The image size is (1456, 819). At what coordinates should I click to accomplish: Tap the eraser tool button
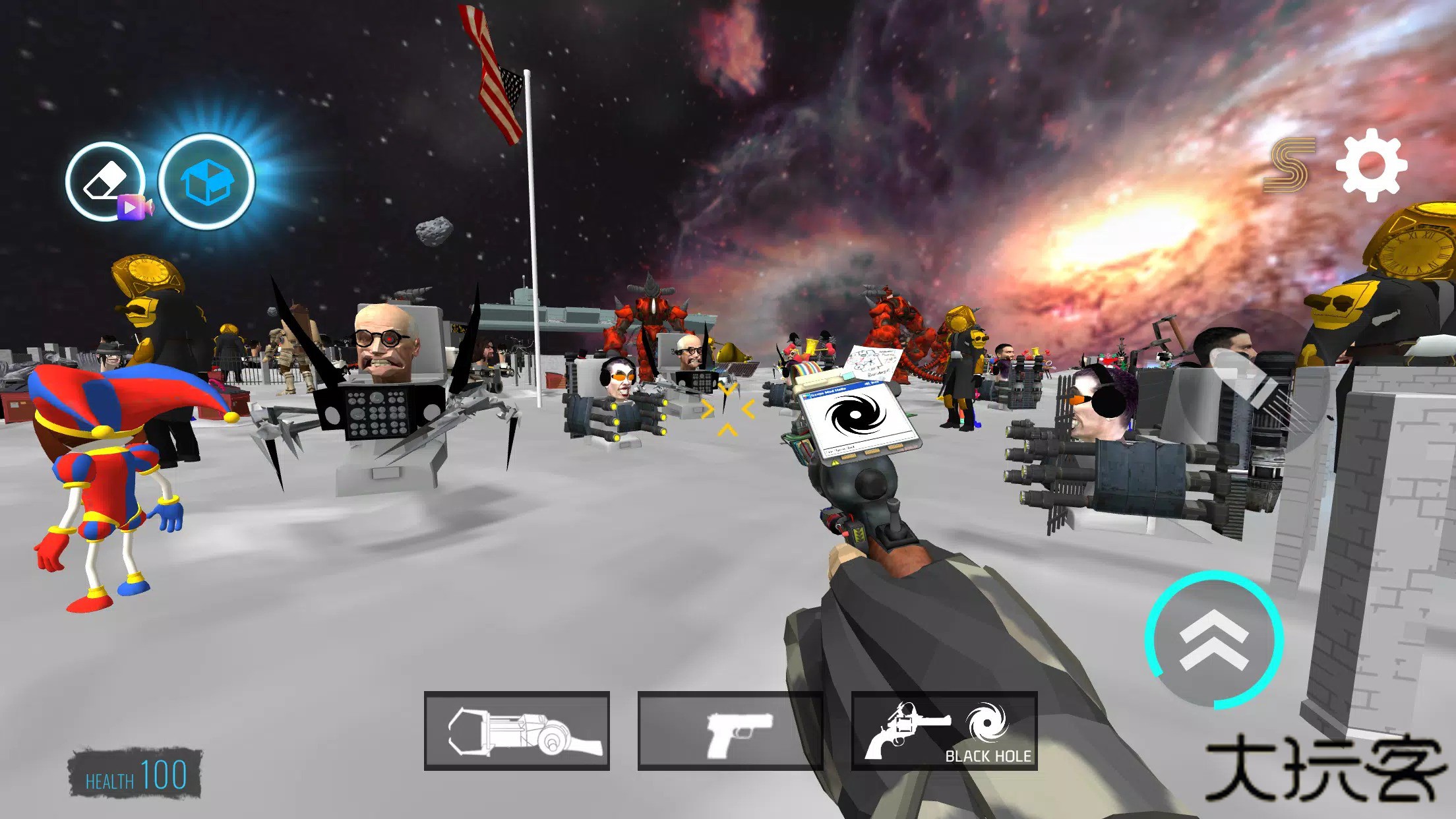point(106,181)
